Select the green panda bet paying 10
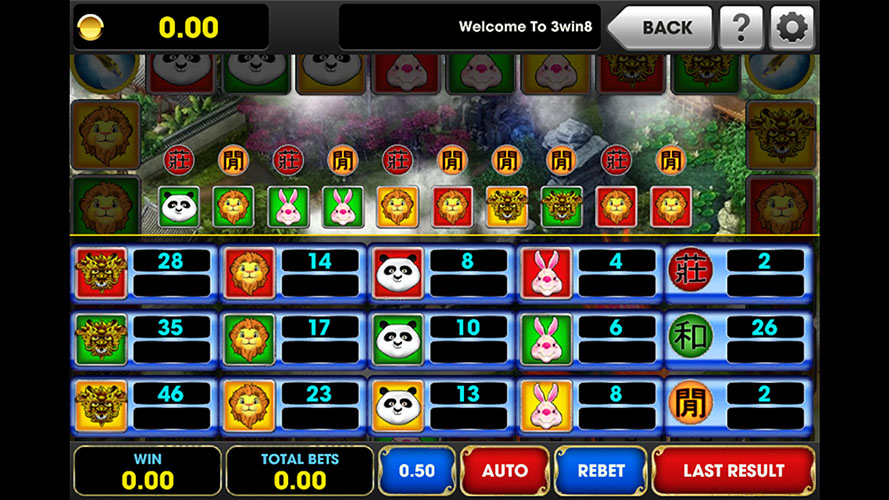The height and width of the screenshot is (500, 889). [398, 339]
